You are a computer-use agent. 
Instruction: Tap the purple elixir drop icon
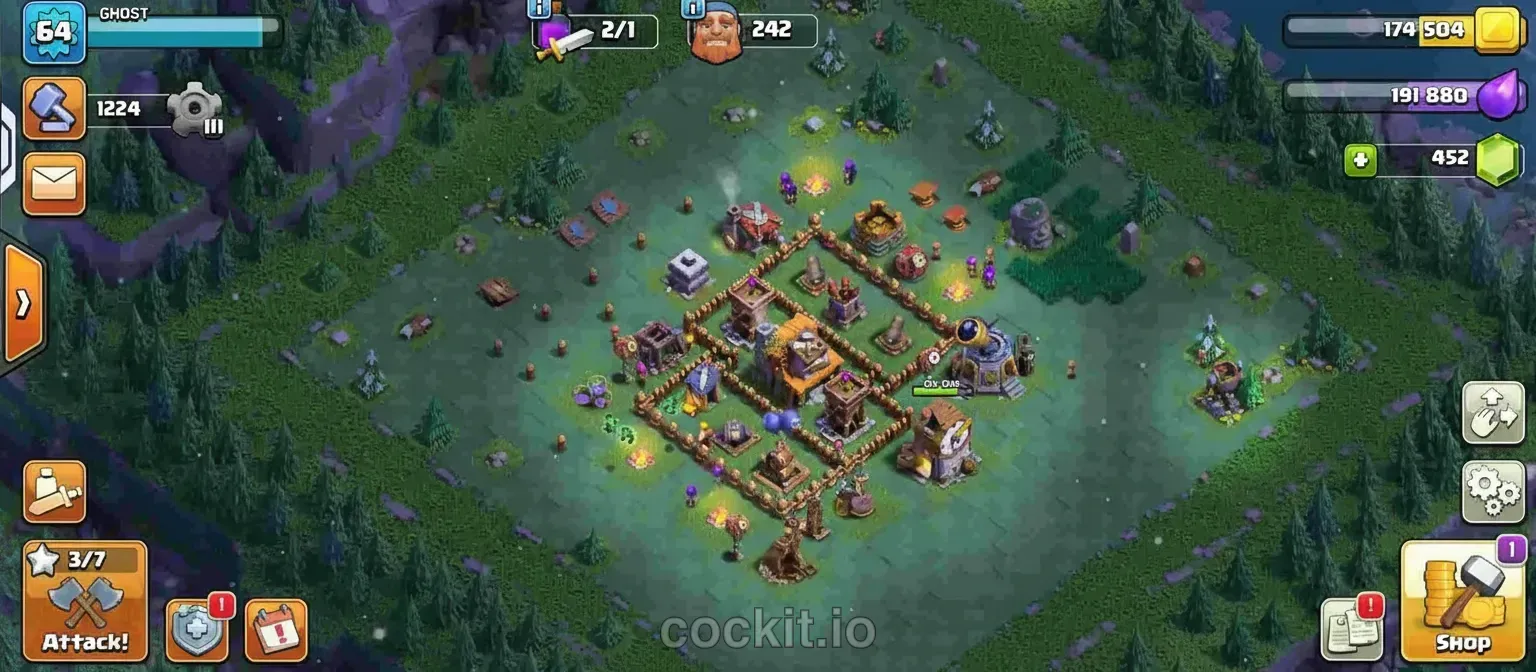1497,97
